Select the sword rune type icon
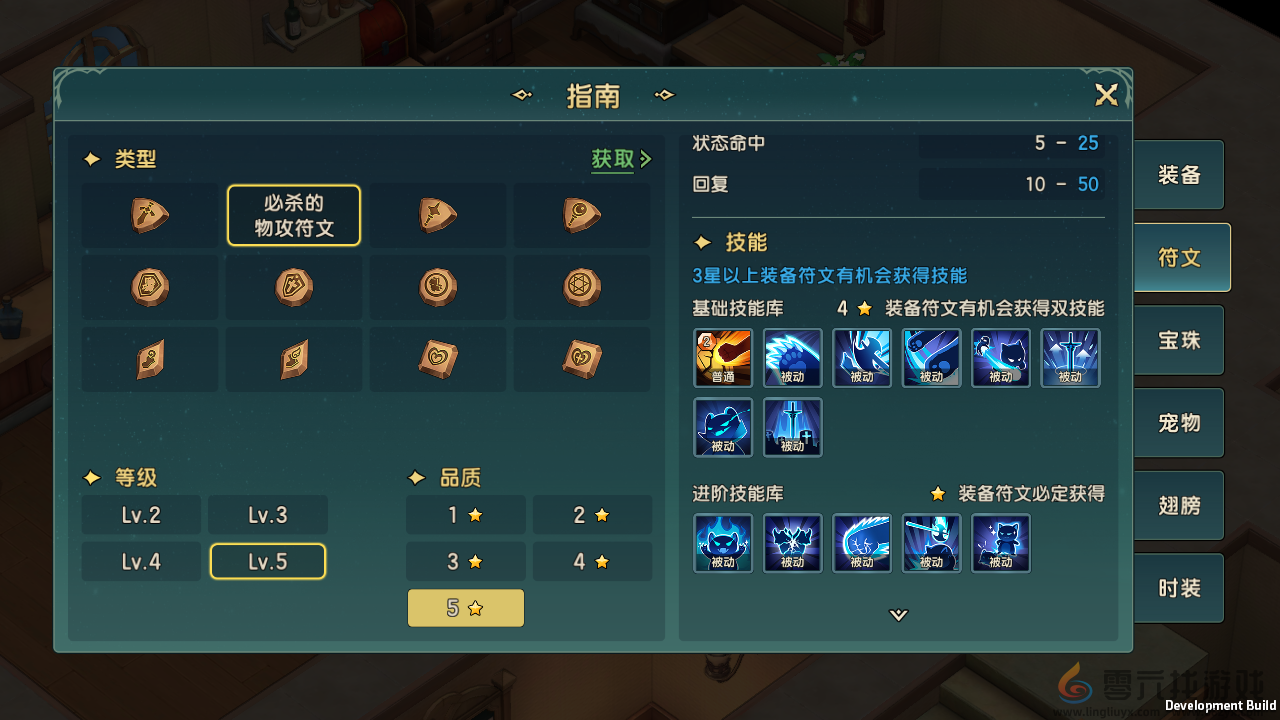 [x=150, y=215]
